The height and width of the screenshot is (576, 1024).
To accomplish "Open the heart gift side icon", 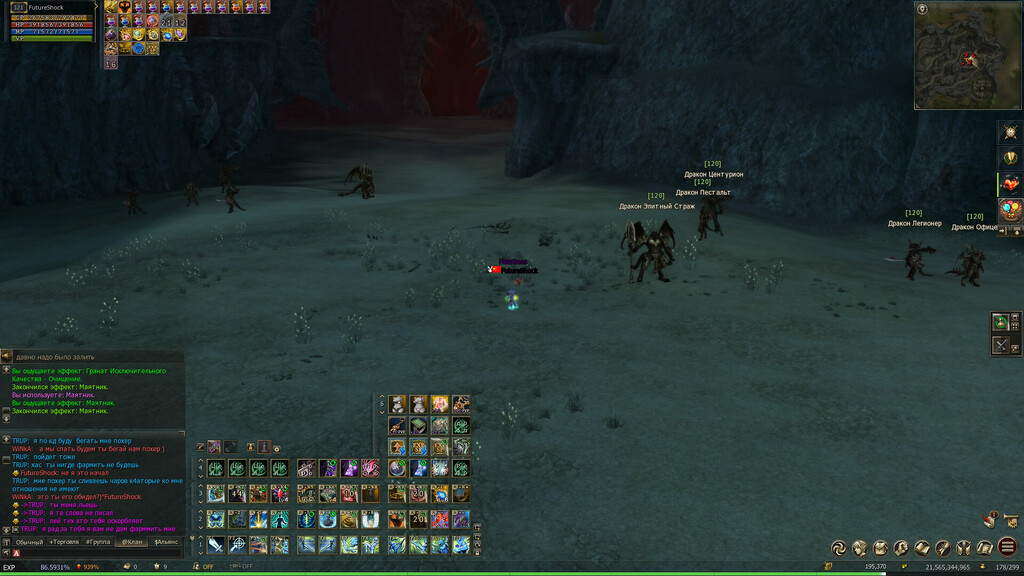I will point(1010,184).
